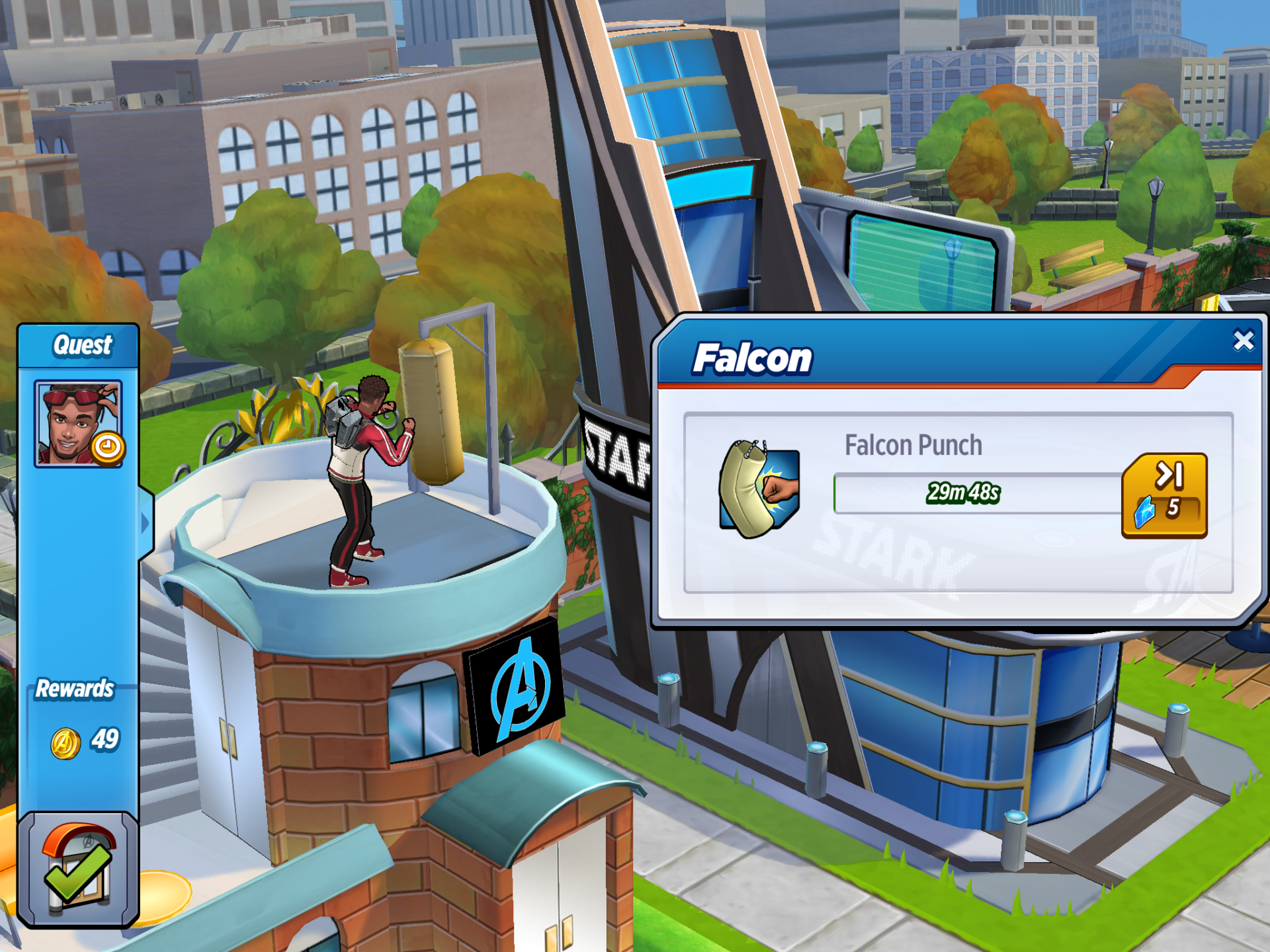Collapse the Quest side panel arrow
The height and width of the screenshot is (952, 1270).
point(146,524)
